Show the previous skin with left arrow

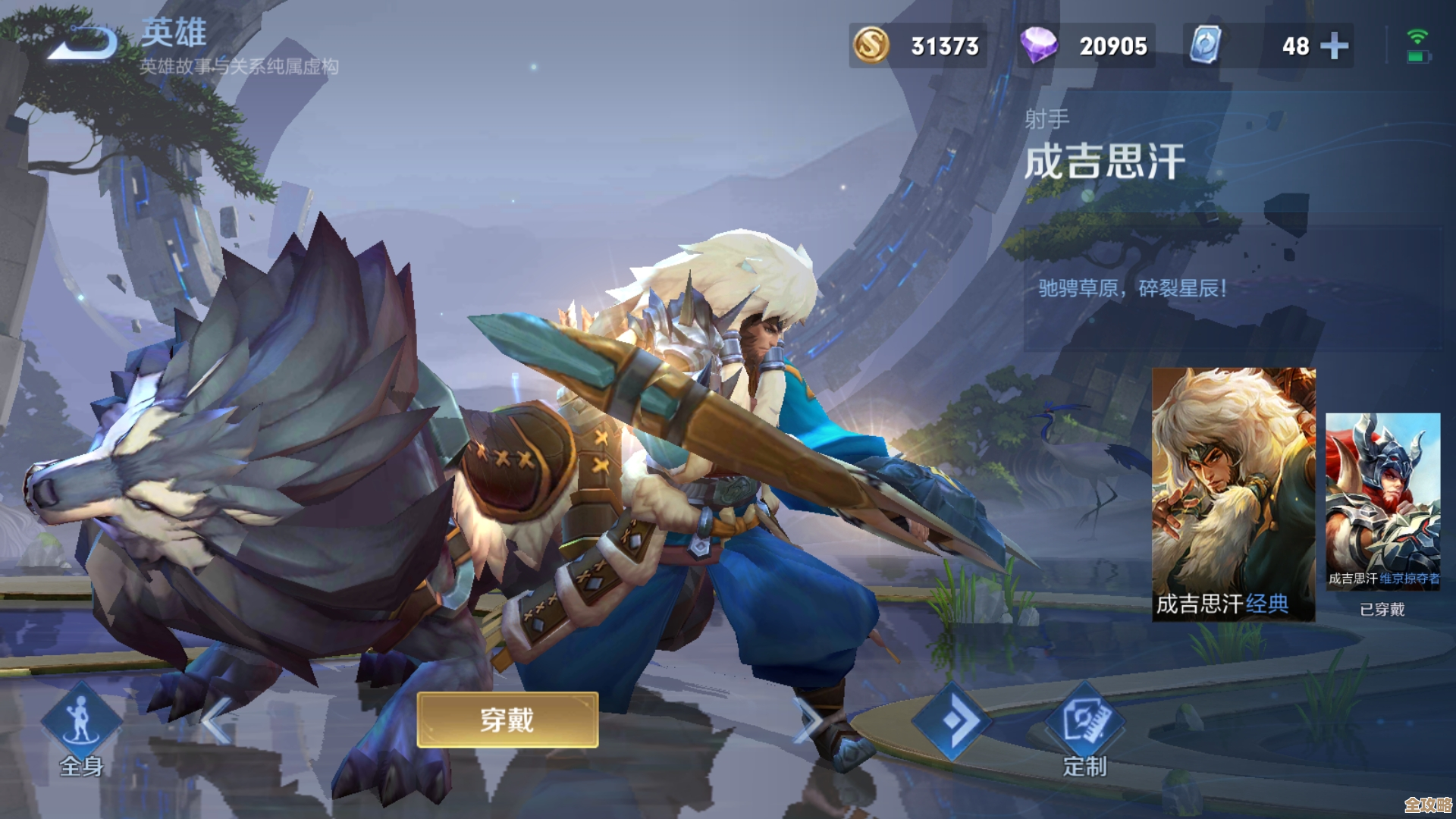click(216, 720)
